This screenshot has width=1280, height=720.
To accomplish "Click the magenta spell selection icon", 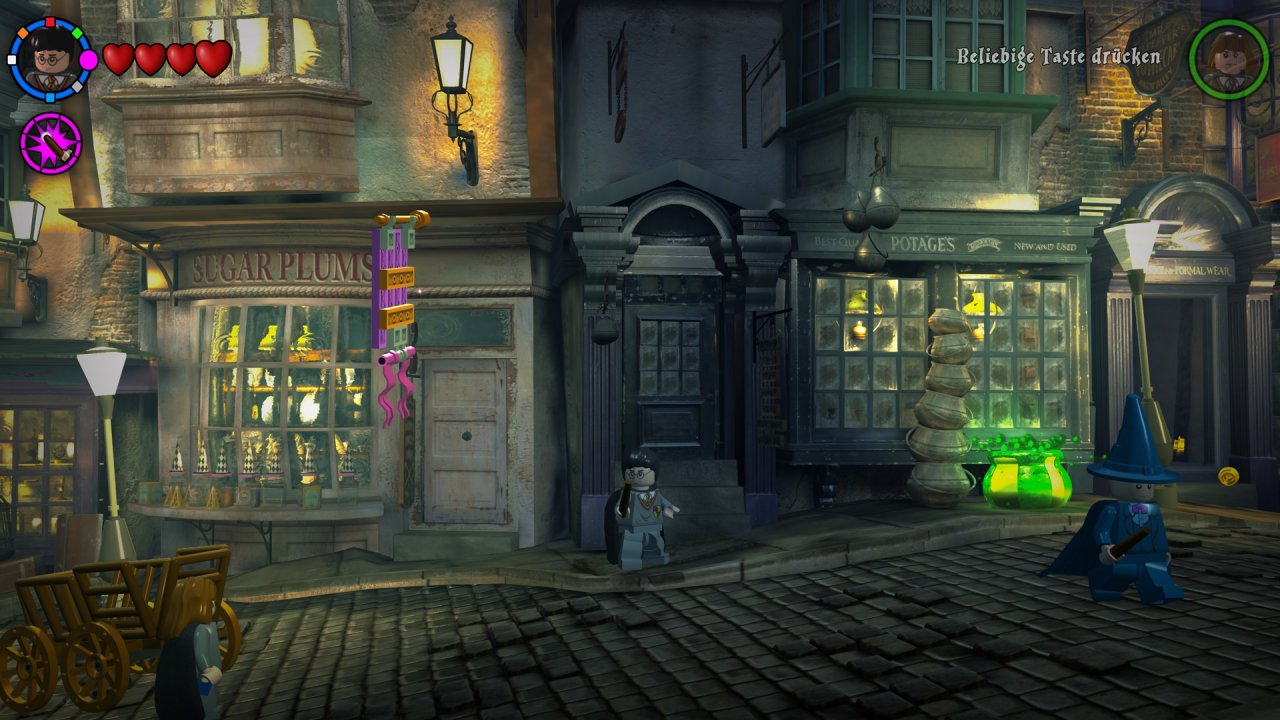I will tap(50, 143).
